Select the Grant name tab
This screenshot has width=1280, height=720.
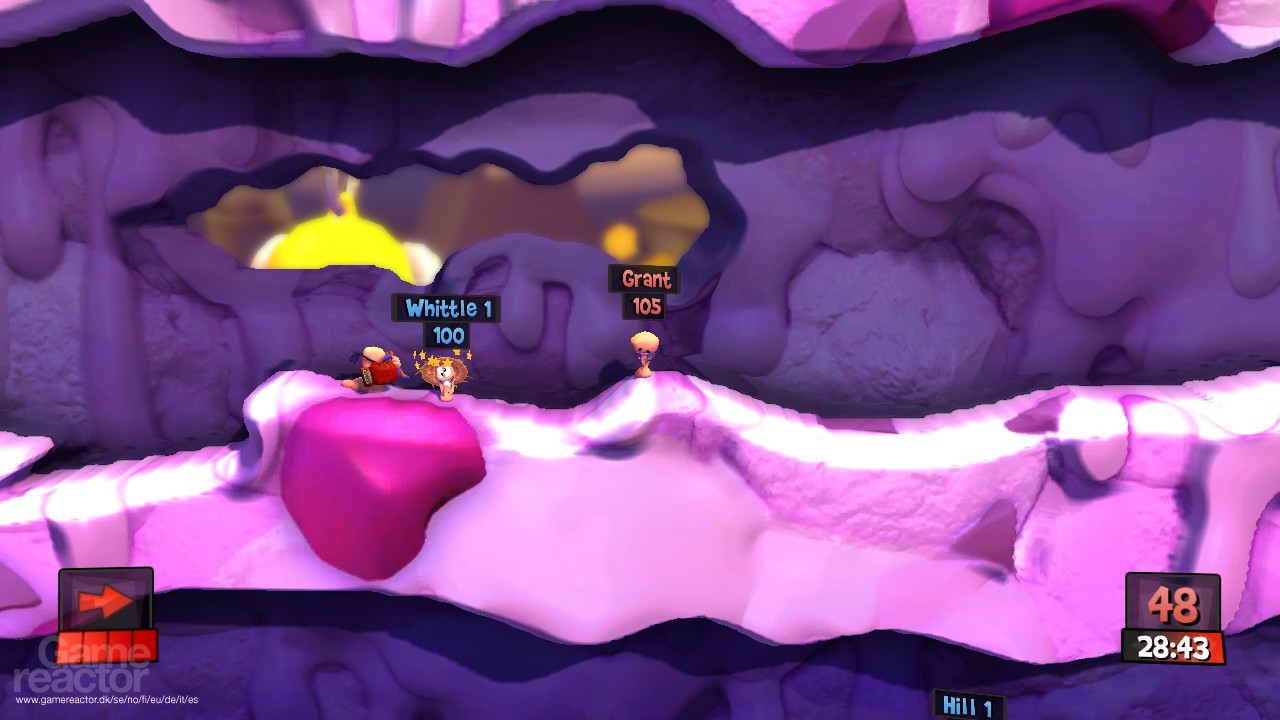pos(645,281)
